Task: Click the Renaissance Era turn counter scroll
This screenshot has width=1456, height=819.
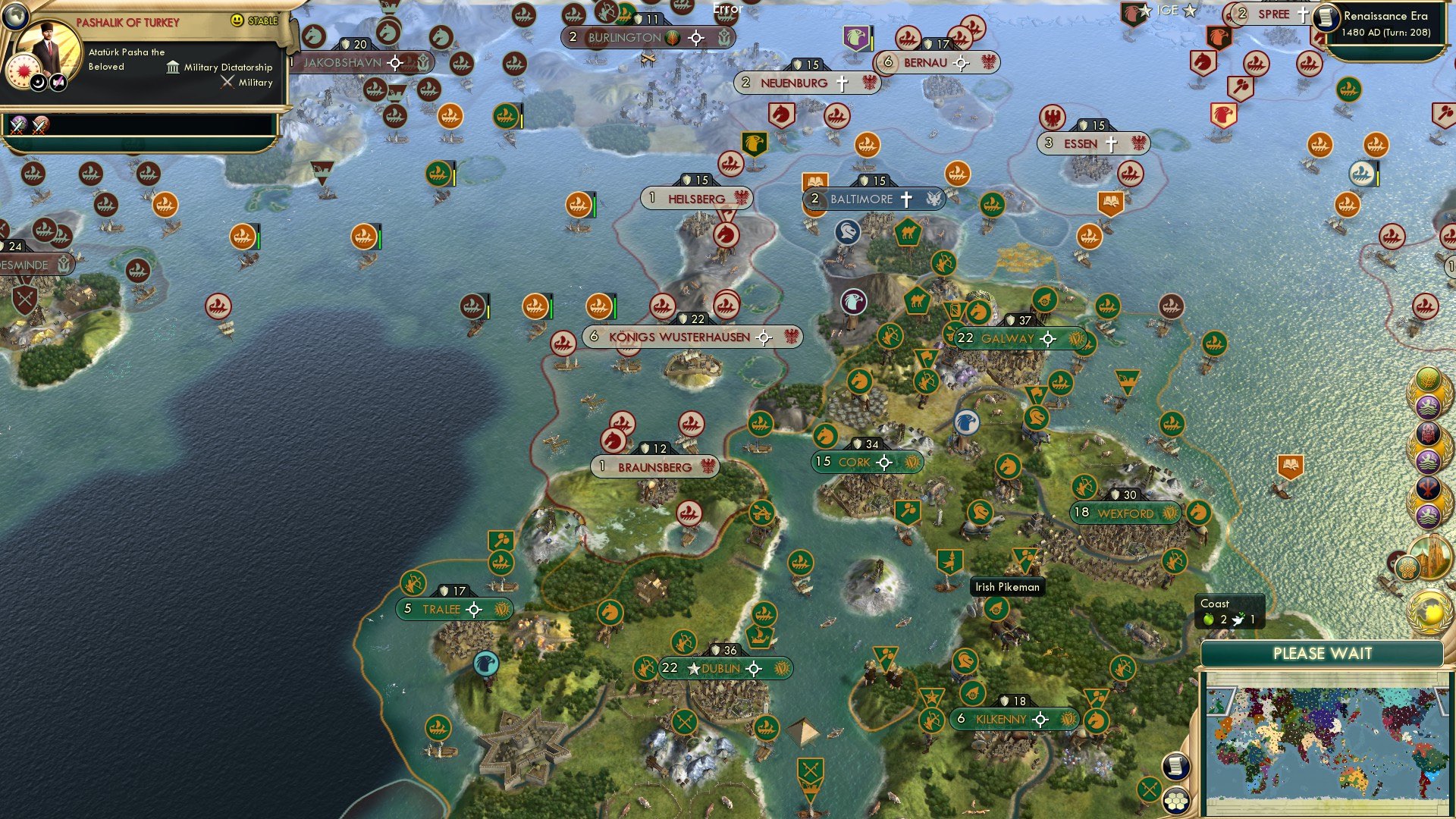Action: (1386, 23)
